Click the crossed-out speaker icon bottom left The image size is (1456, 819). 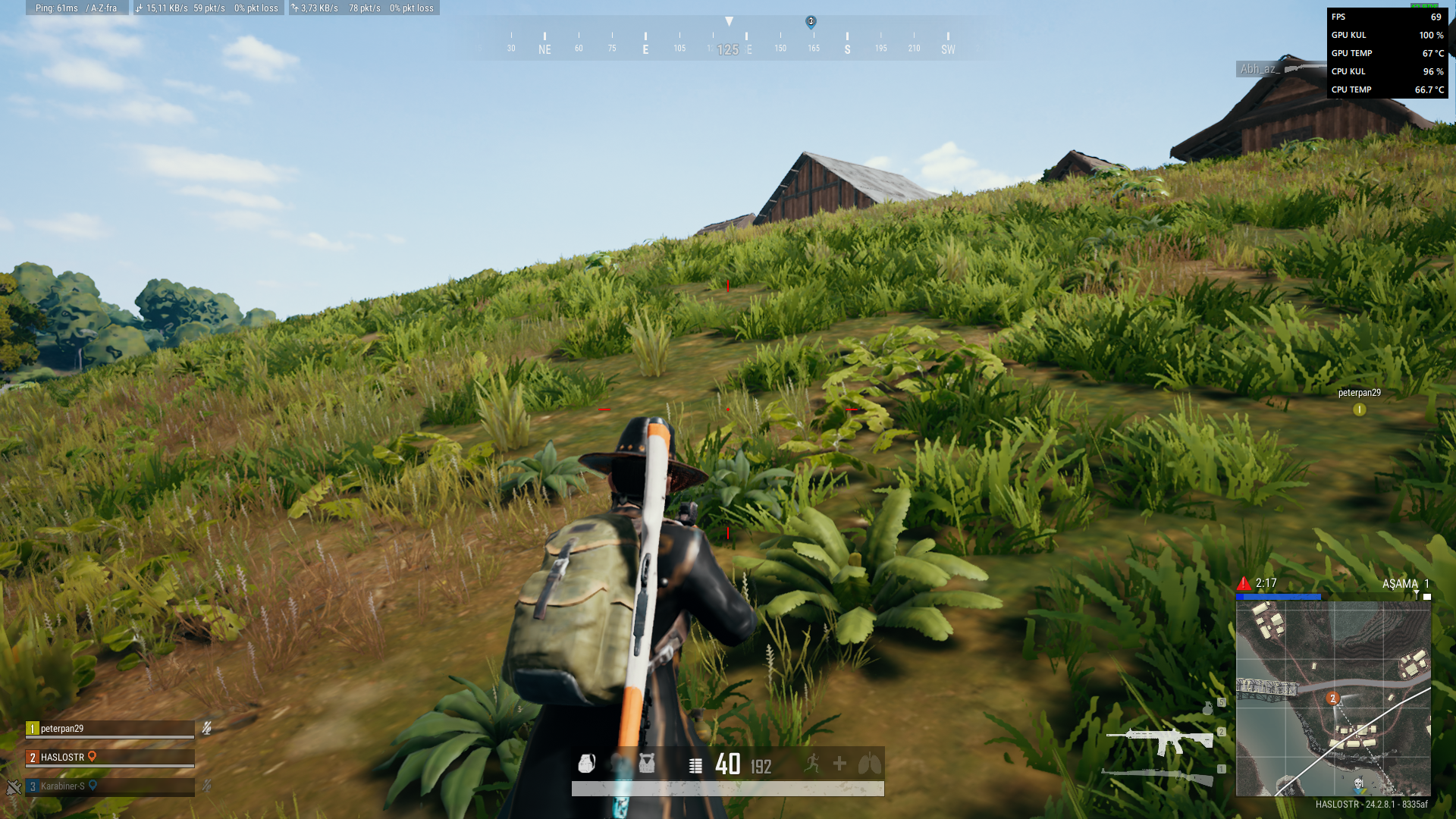13,787
